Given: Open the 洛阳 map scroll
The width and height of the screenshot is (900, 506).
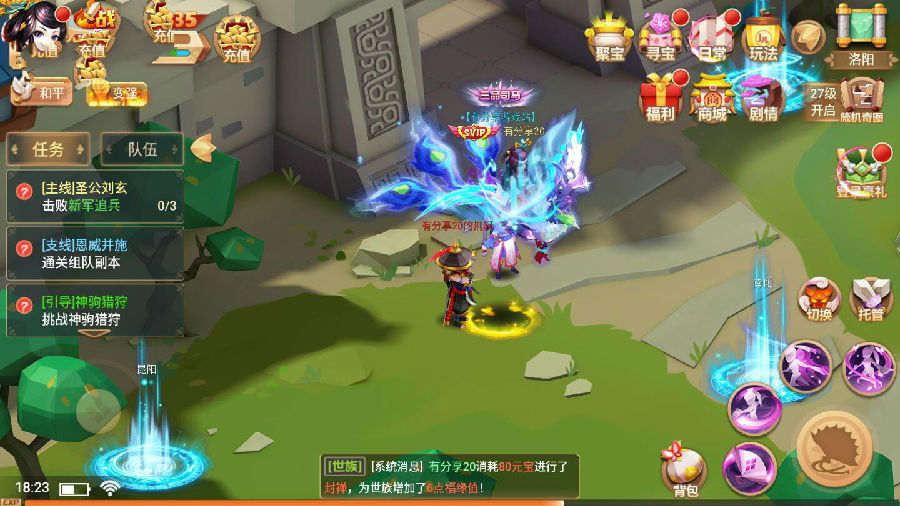Looking at the screenshot, I should coord(861,37).
